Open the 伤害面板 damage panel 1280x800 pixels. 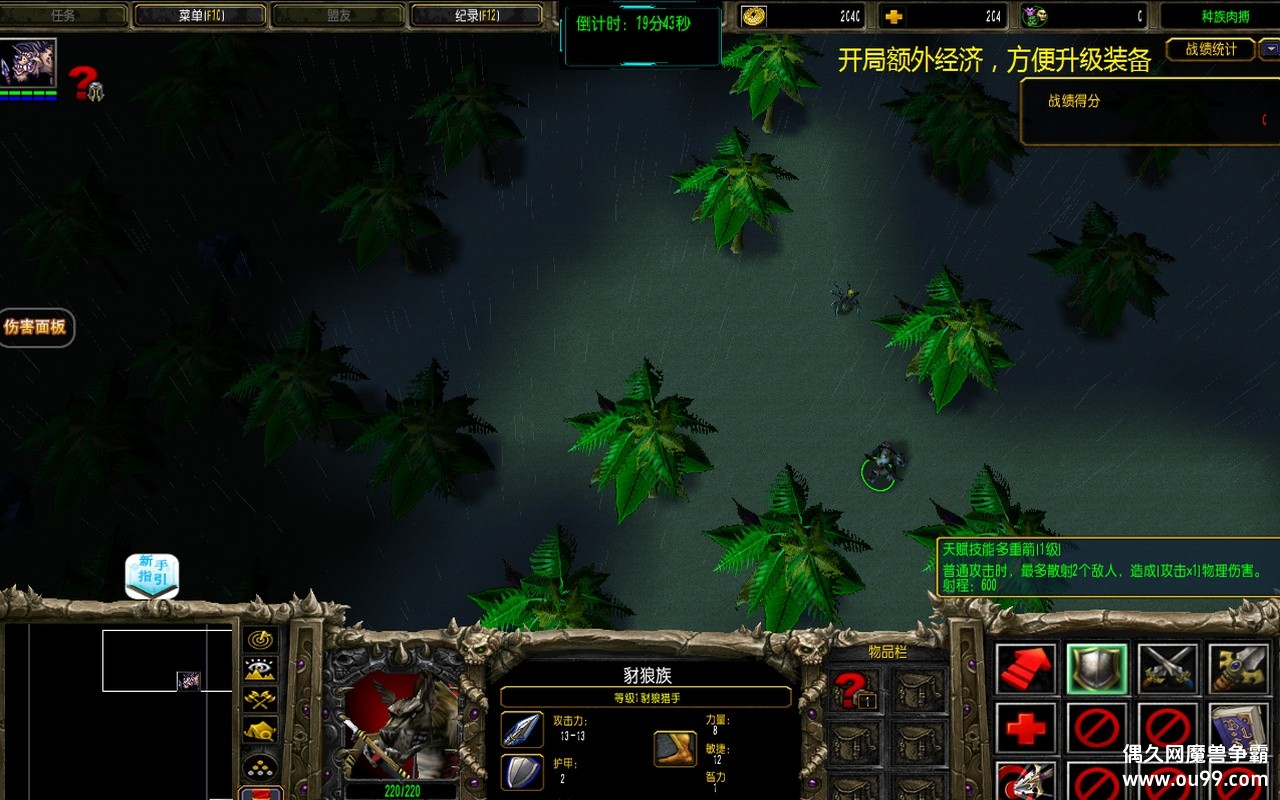pyautogui.click(x=36, y=327)
